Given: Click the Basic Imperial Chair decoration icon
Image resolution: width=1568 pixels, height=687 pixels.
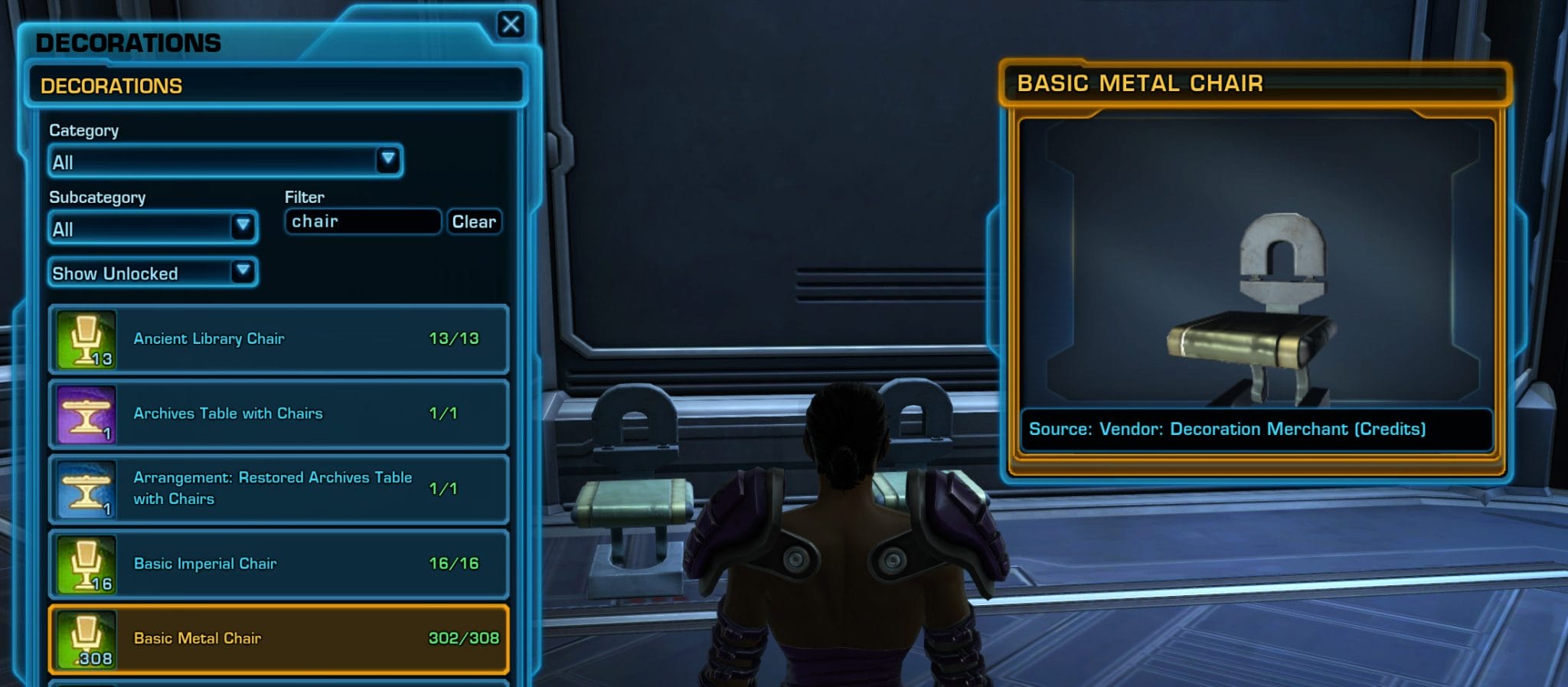Looking at the screenshot, I should tap(86, 564).
